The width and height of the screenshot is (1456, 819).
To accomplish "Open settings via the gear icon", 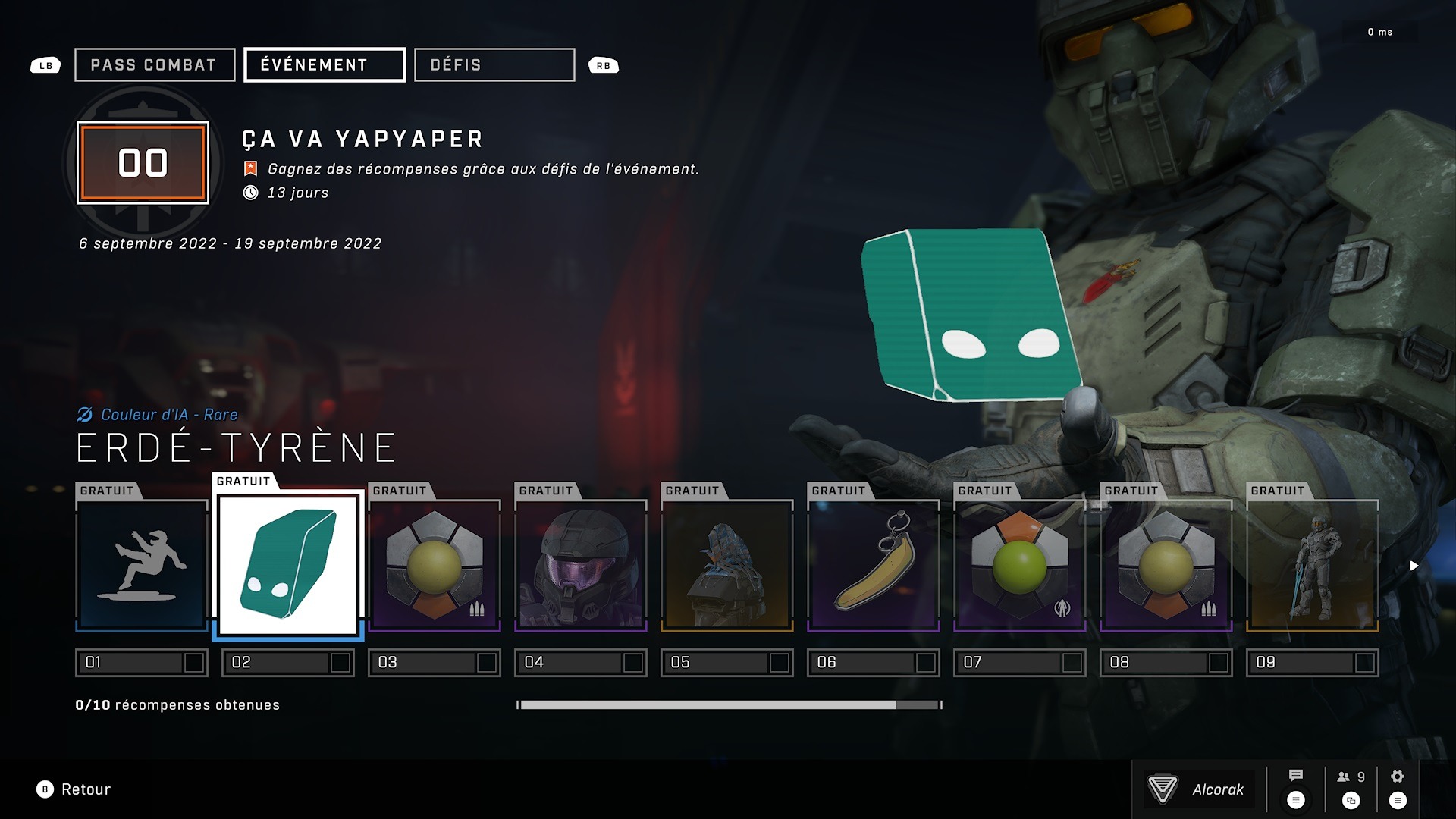I will tap(1398, 777).
